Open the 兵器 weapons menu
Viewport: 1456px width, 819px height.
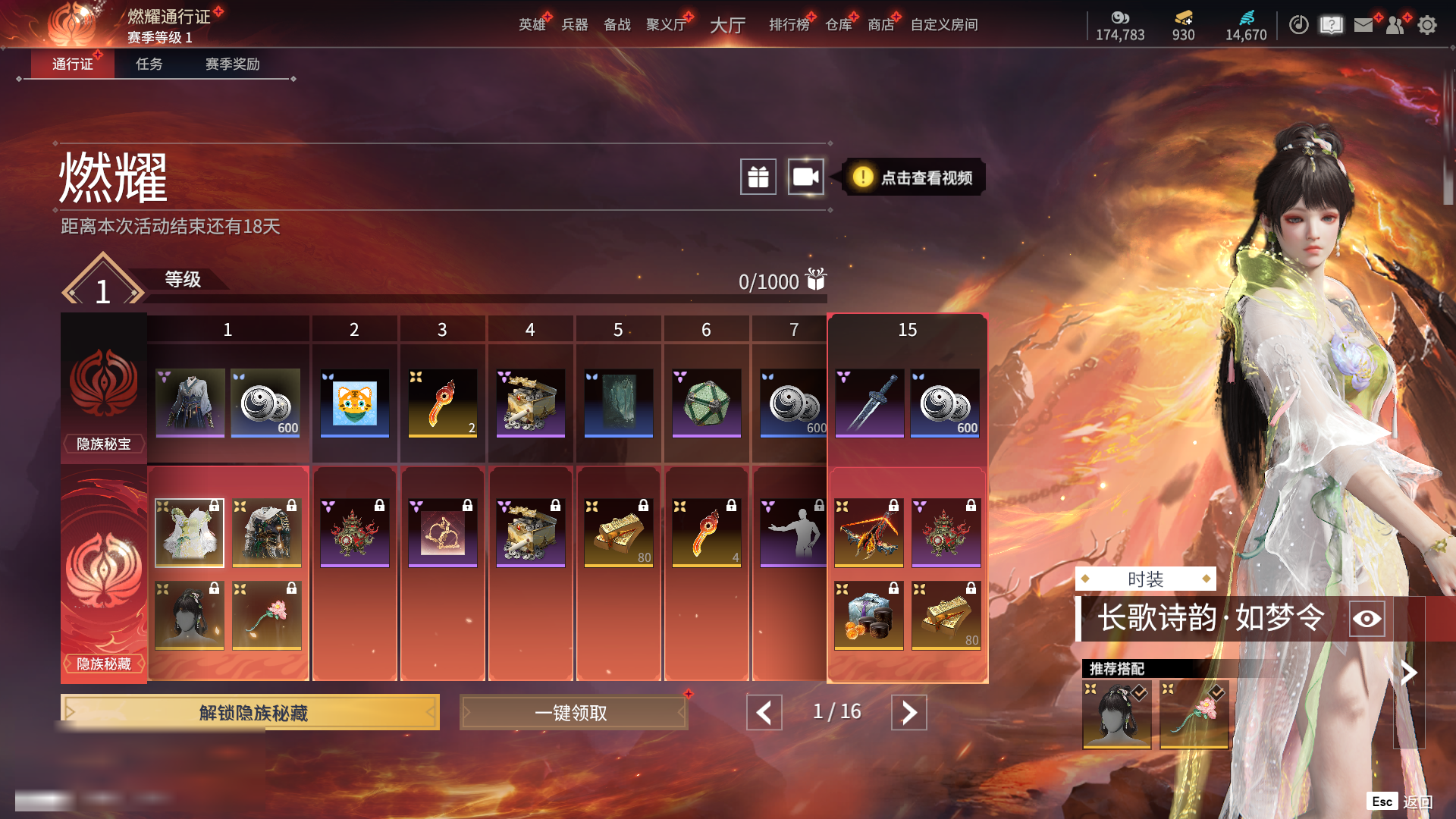(x=575, y=25)
